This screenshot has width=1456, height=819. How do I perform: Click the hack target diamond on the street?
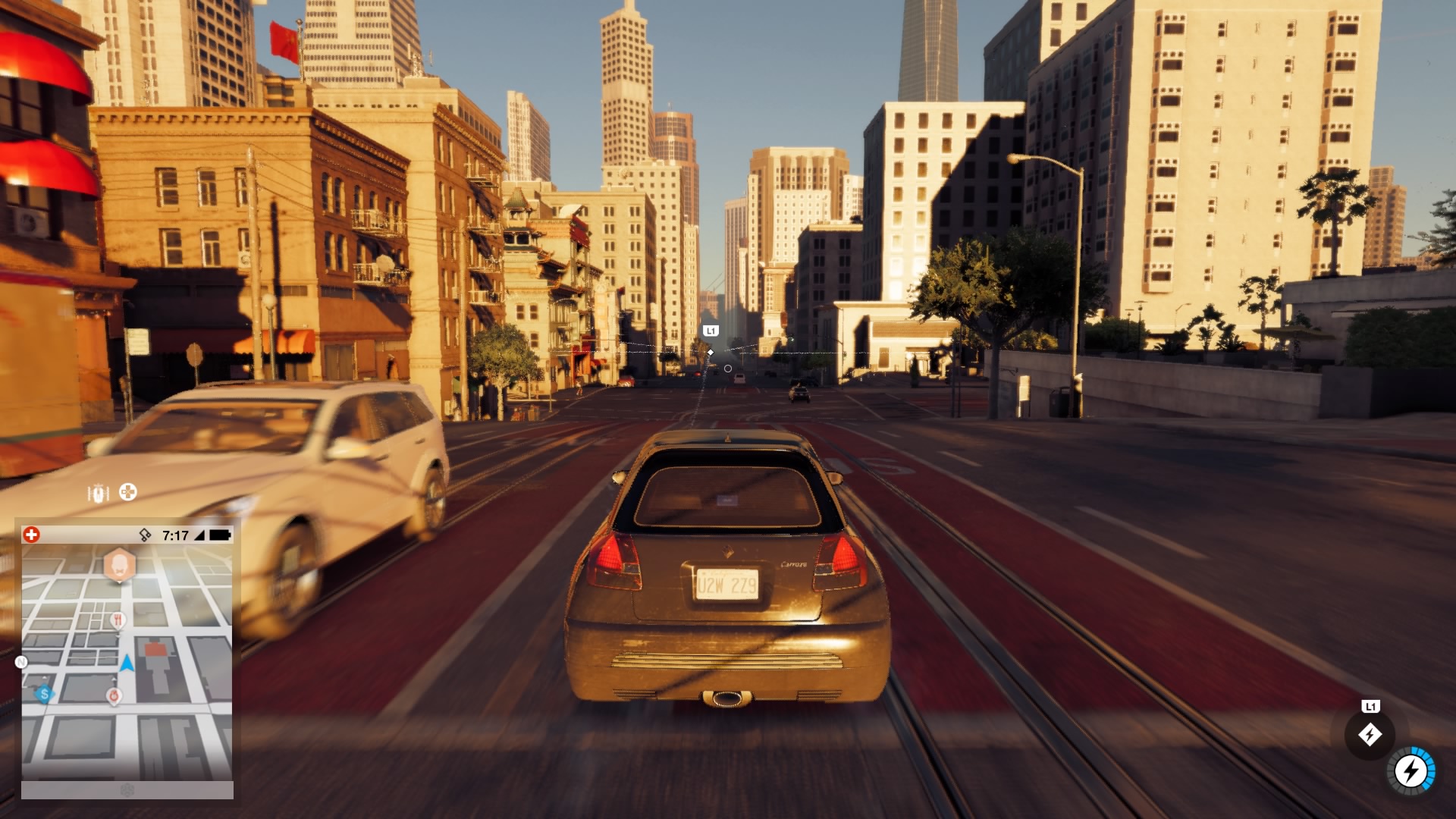click(x=711, y=353)
